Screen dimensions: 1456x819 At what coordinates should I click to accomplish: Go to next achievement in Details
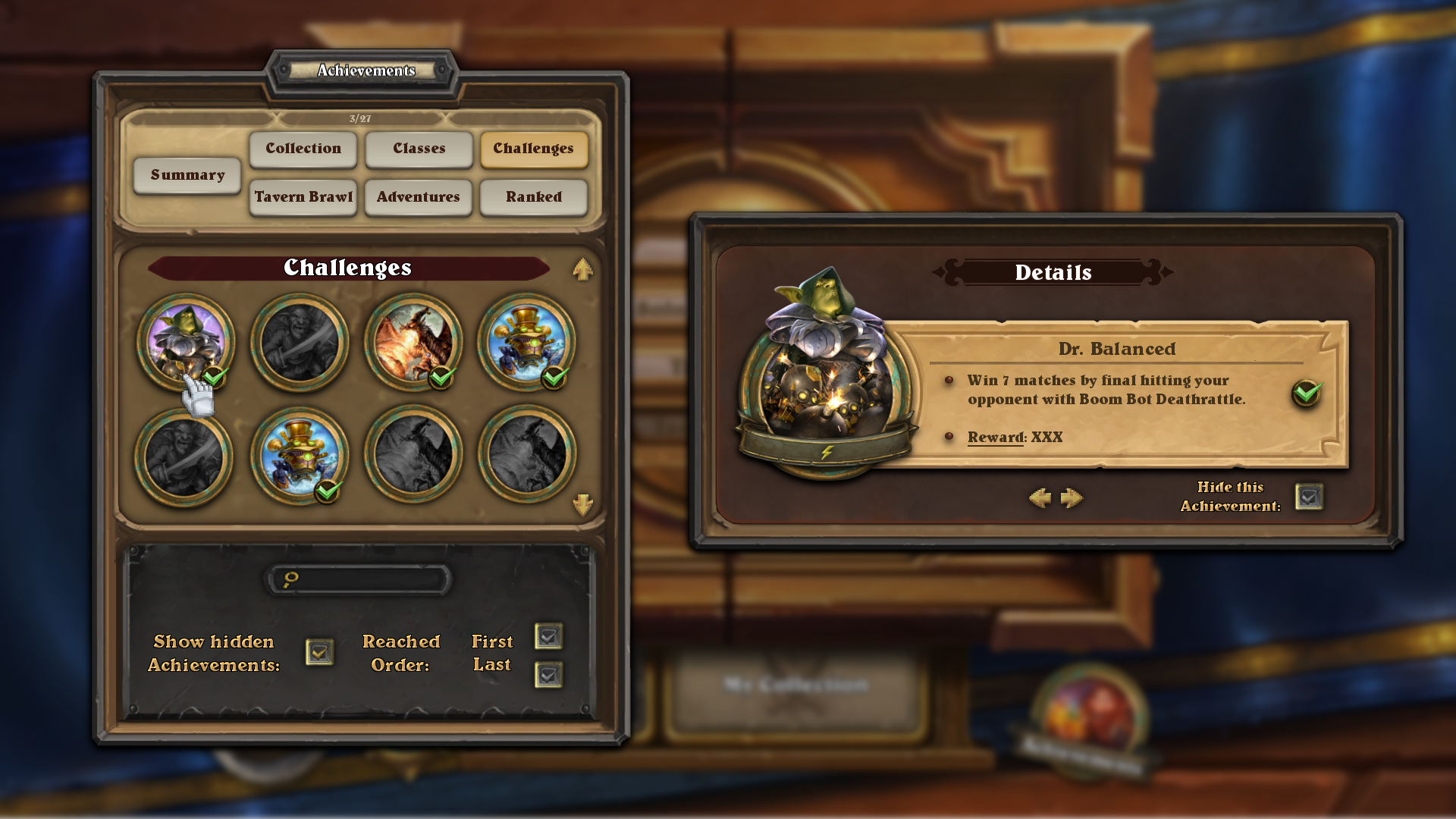click(x=1072, y=498)
